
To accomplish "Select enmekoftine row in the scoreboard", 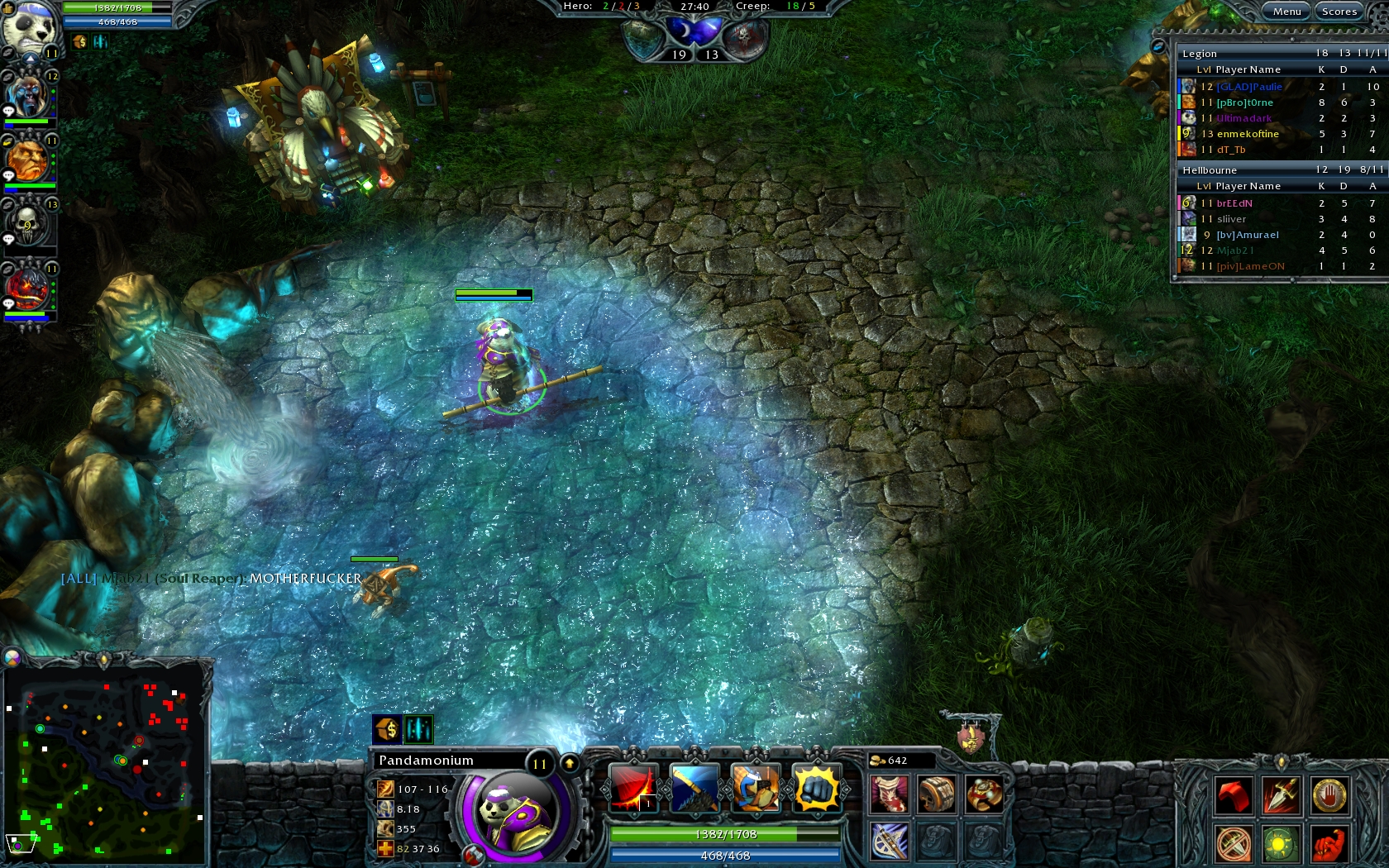I will click(x=1248, y=134).
